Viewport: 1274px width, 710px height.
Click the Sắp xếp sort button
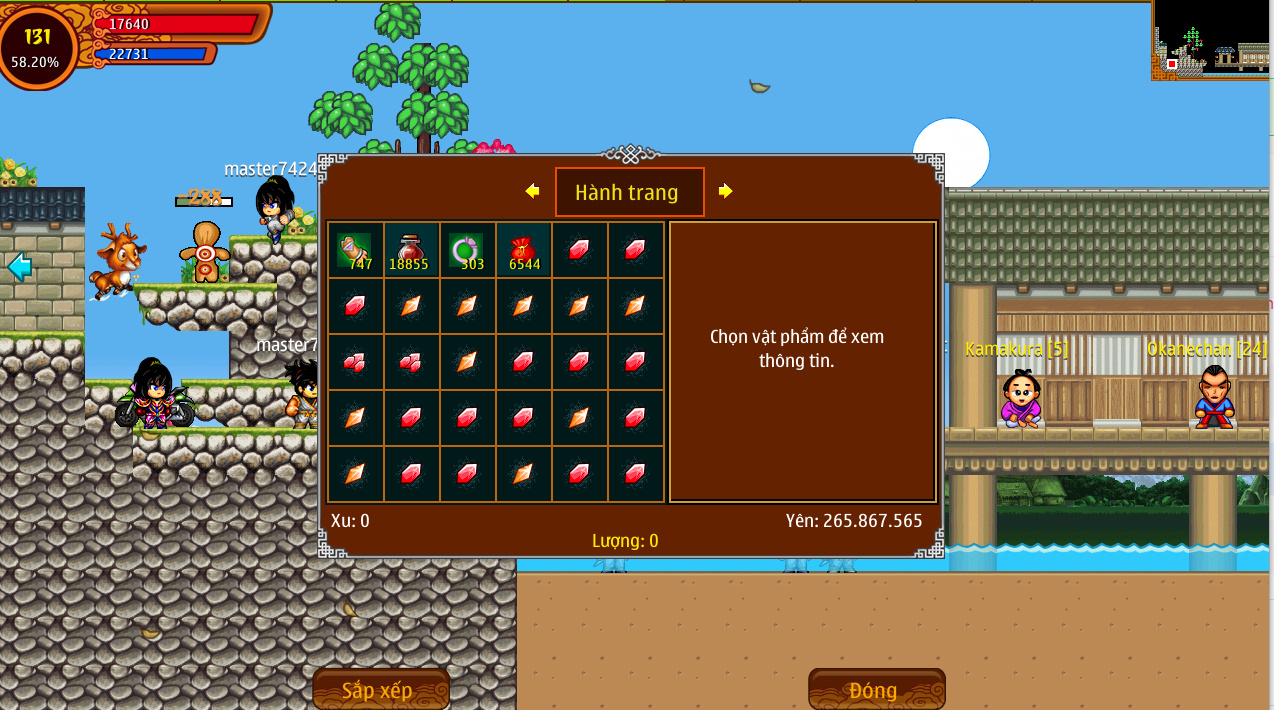click(380, 689)
